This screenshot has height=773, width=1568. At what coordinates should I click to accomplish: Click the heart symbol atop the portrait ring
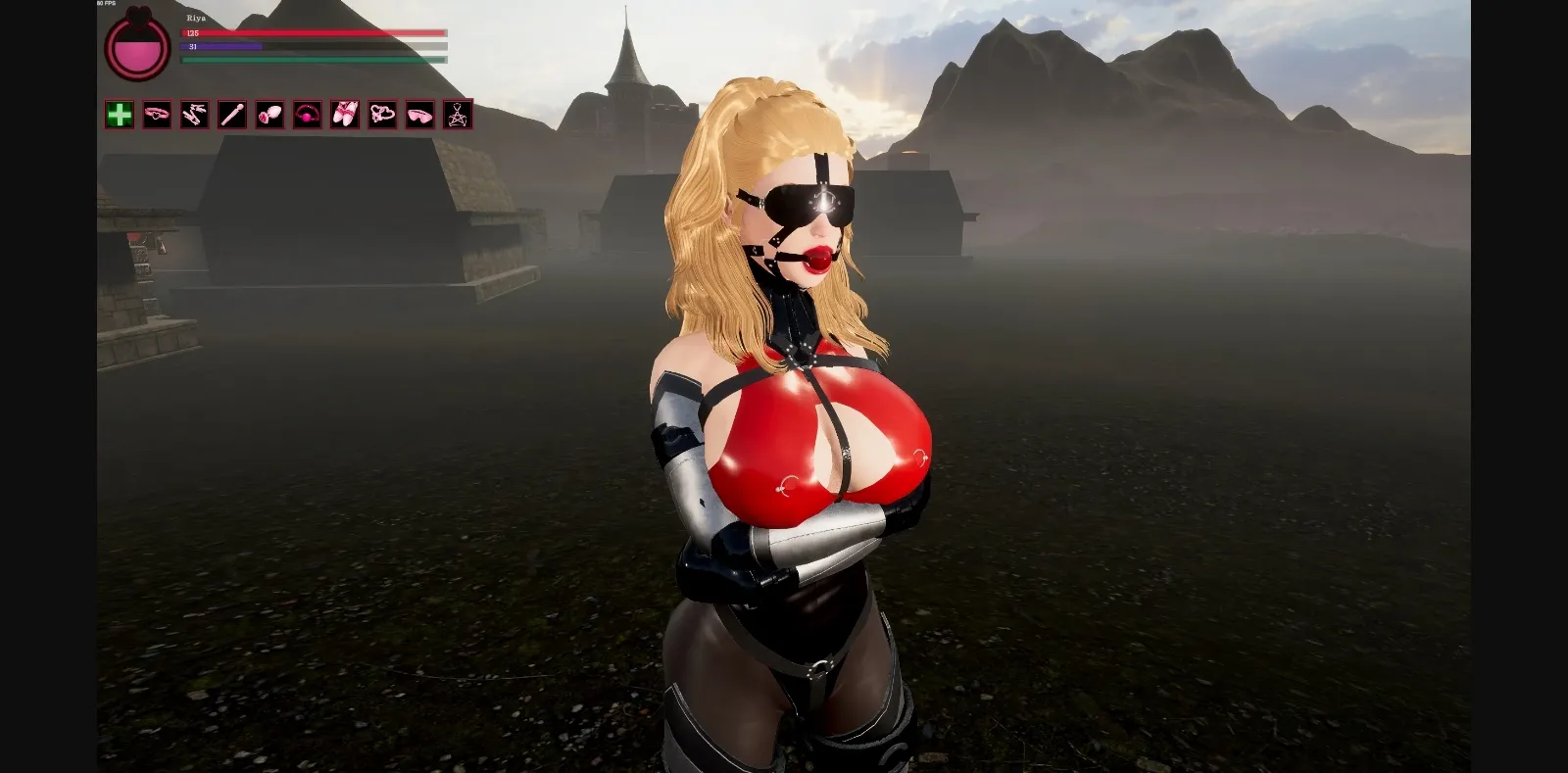[140, 16]
